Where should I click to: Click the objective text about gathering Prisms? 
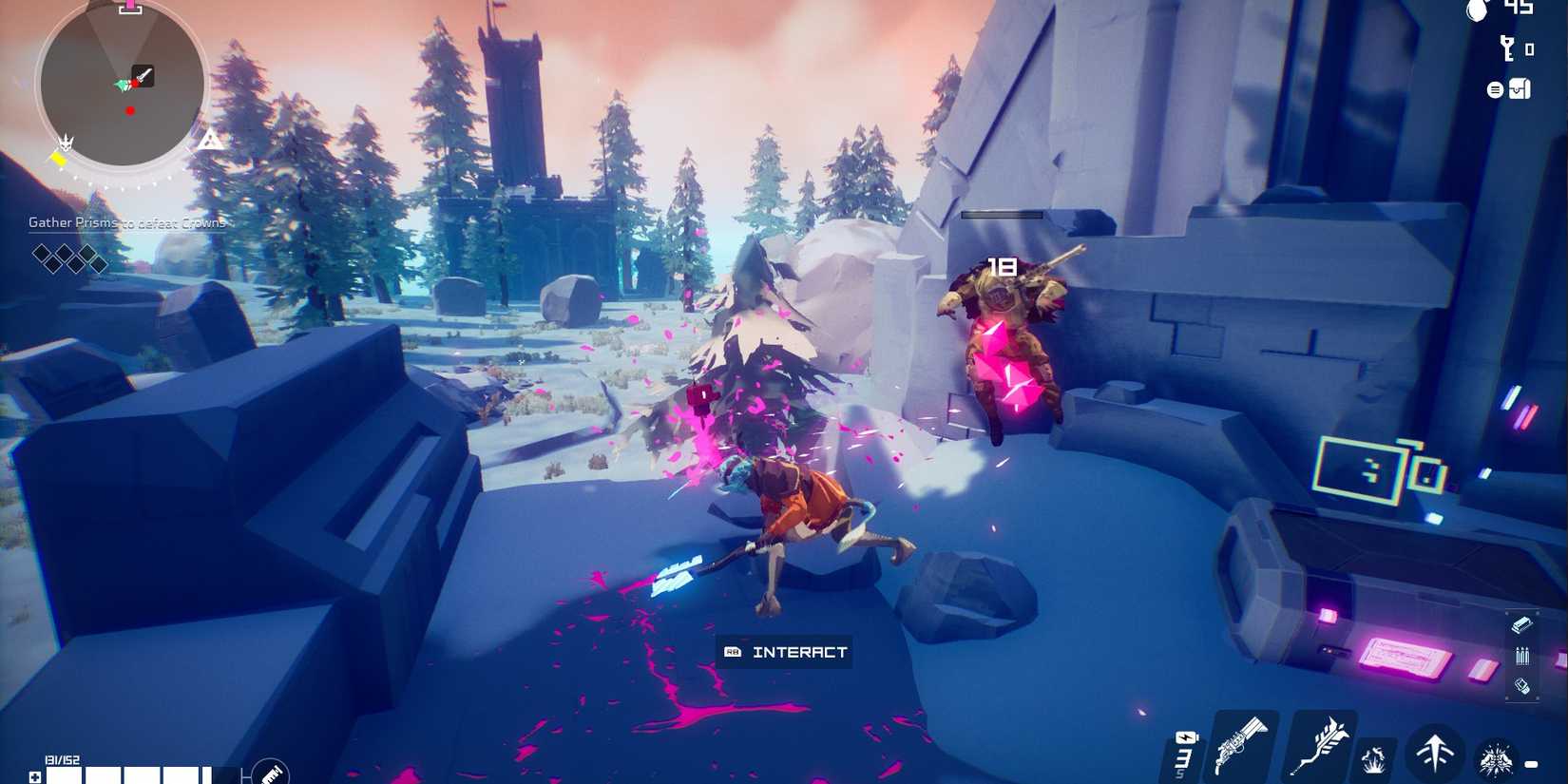click(128, 222)
